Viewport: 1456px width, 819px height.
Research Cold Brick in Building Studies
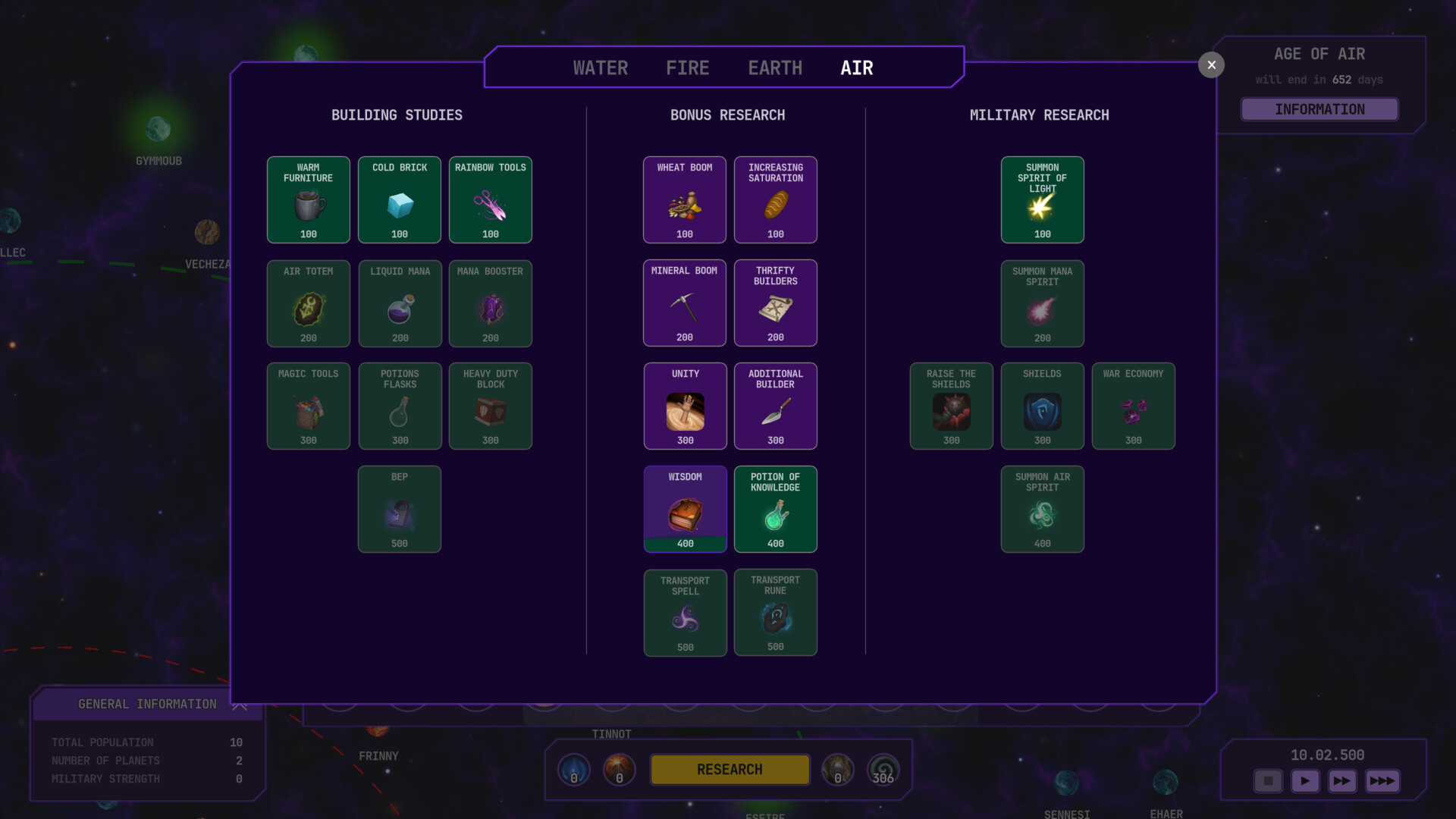(399, 199)
